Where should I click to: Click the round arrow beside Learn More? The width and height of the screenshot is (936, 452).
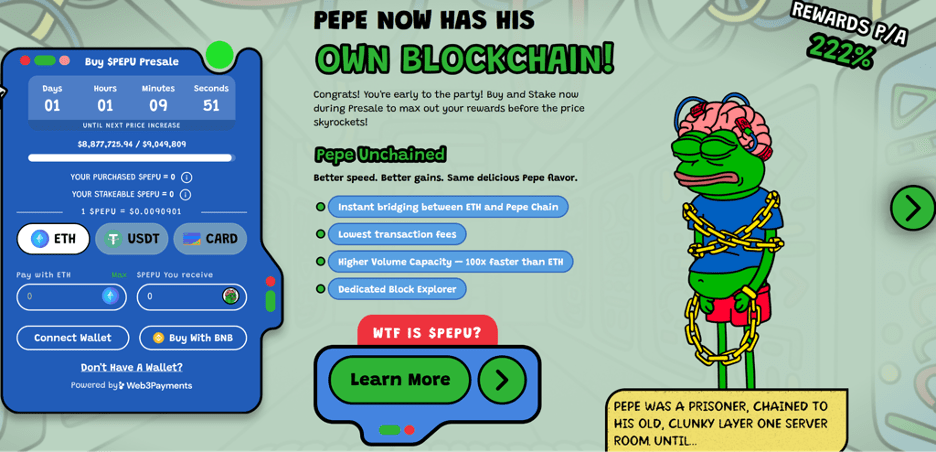pyautogui.click(x=502, y=380)
